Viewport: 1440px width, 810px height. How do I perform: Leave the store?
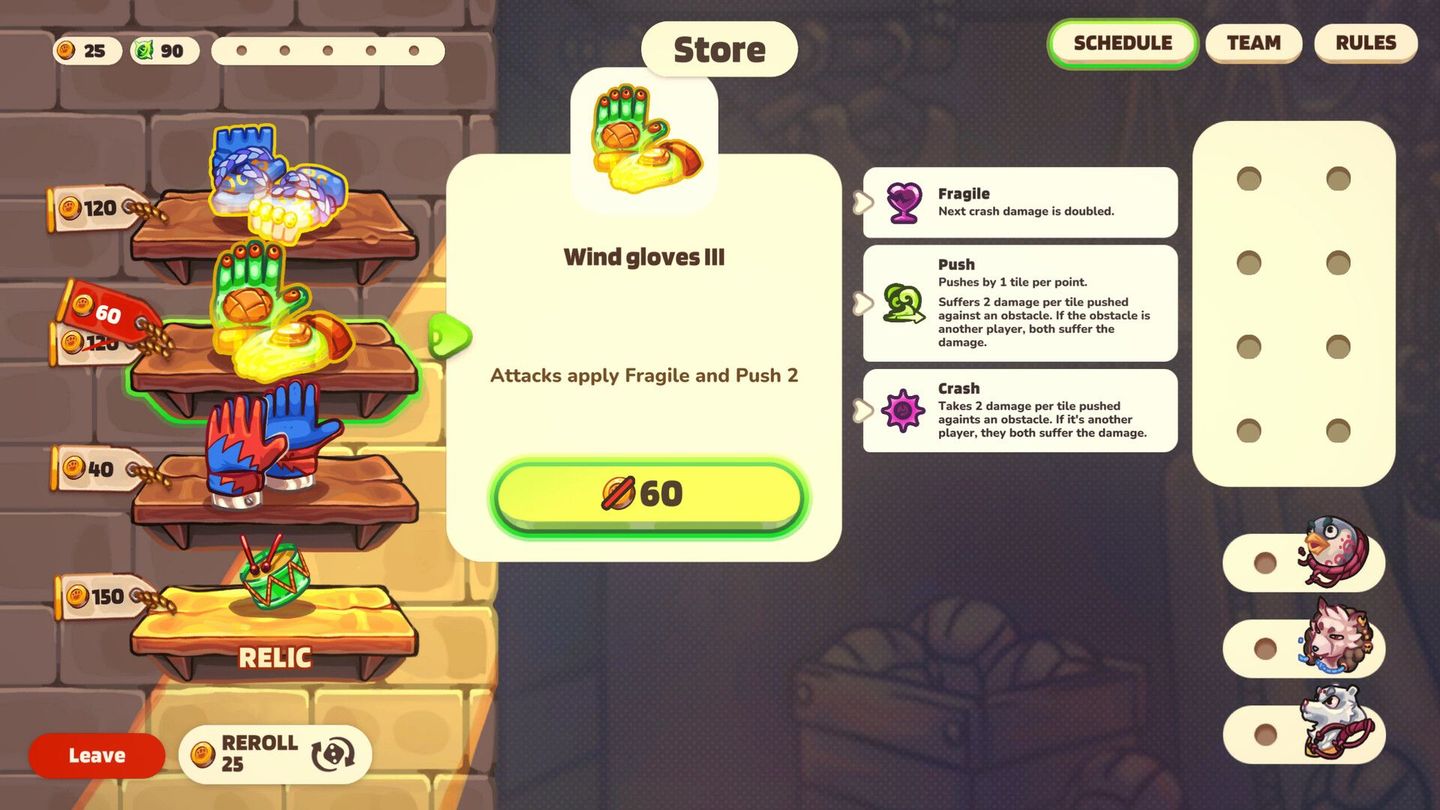coord(96,755)
